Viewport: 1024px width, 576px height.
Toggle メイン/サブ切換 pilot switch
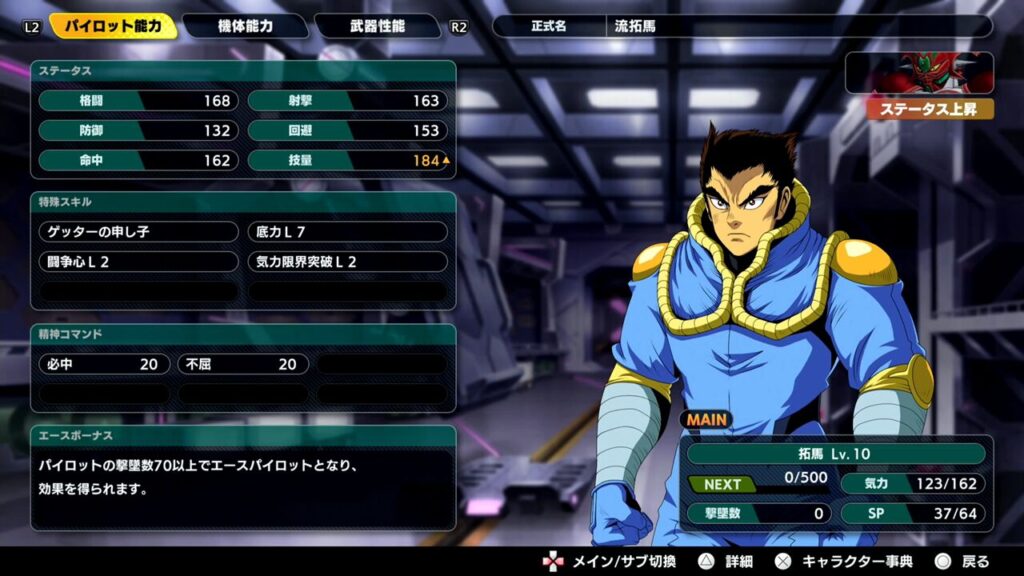click(x=610, y=561)
